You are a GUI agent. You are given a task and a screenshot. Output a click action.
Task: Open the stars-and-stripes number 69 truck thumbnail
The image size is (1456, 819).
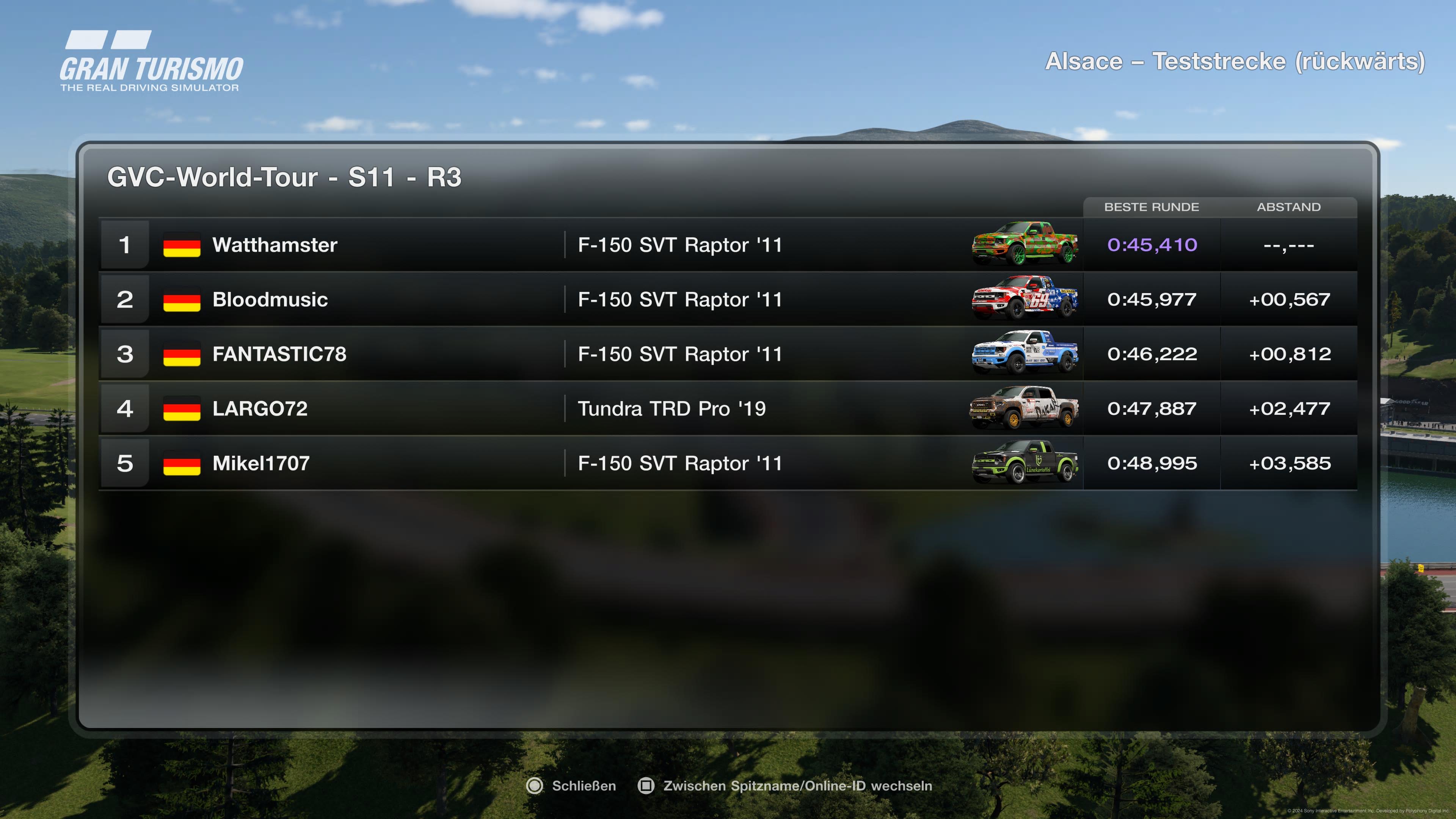[x=1024, y=299]
